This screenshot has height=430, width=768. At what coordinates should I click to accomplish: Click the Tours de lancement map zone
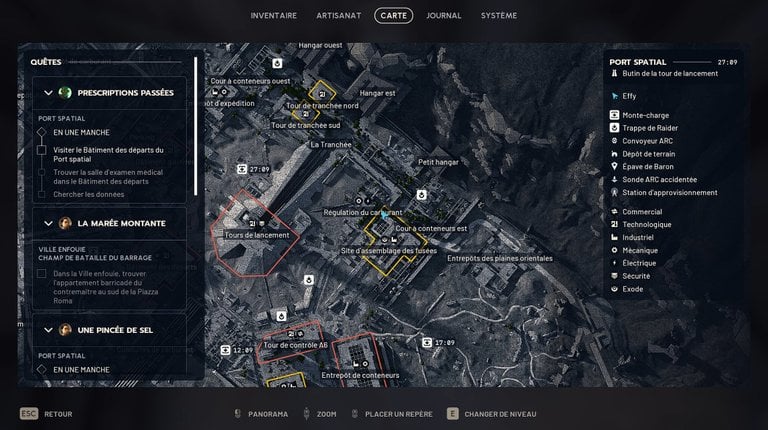pos(257,235)
